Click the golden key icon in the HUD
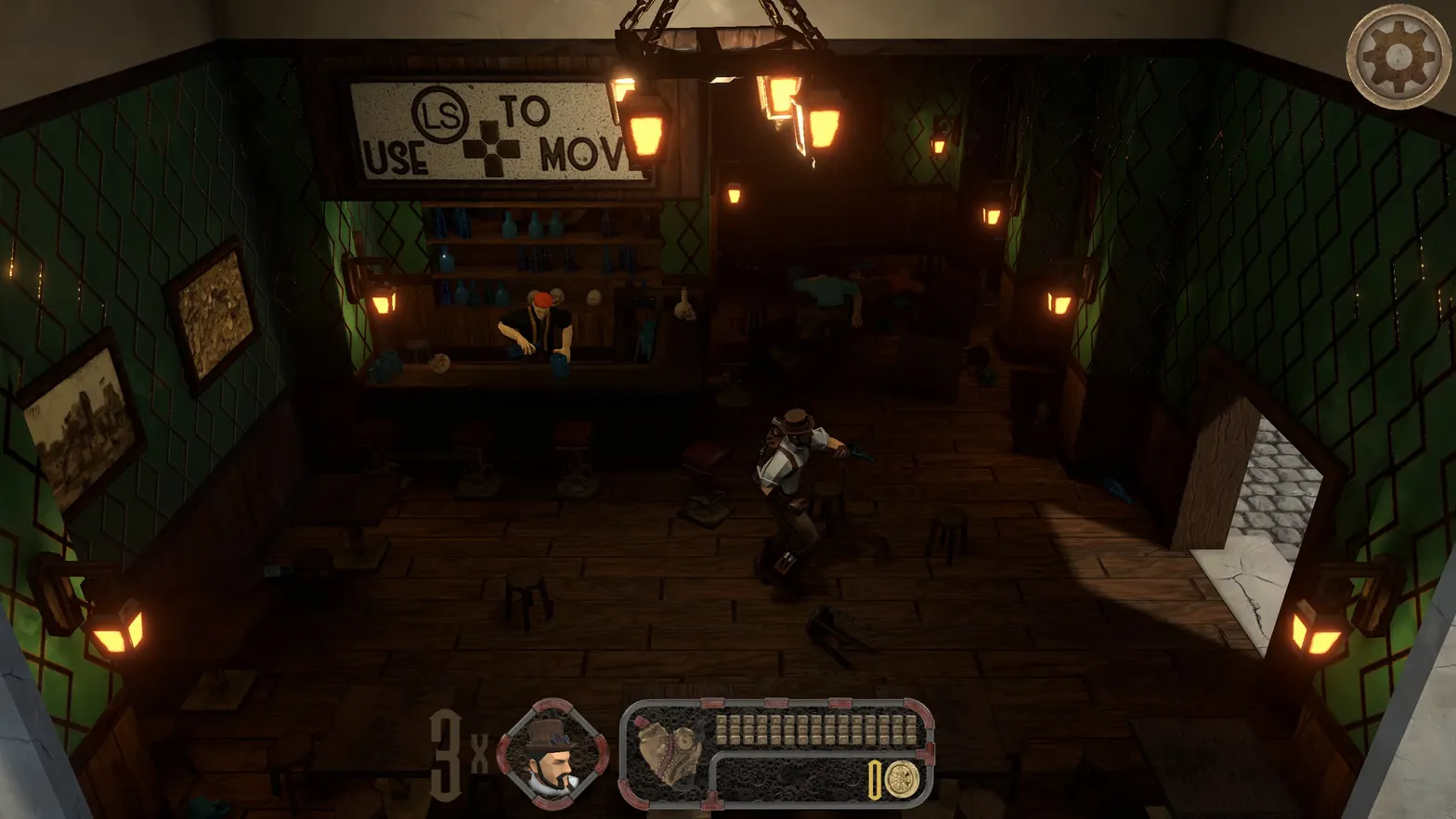1456x819 pixels. coord(876,780)
